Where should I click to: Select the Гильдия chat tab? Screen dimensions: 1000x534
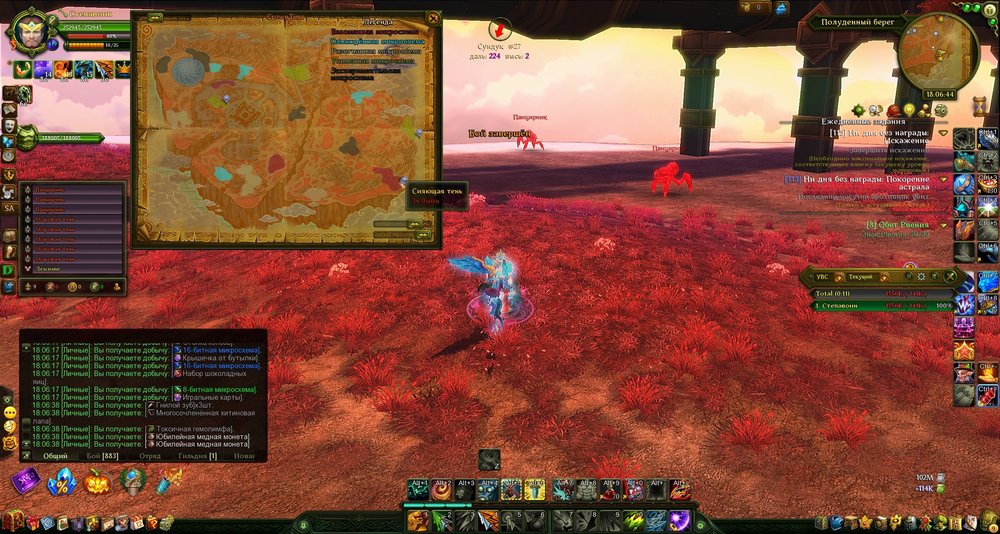[198, 455]
